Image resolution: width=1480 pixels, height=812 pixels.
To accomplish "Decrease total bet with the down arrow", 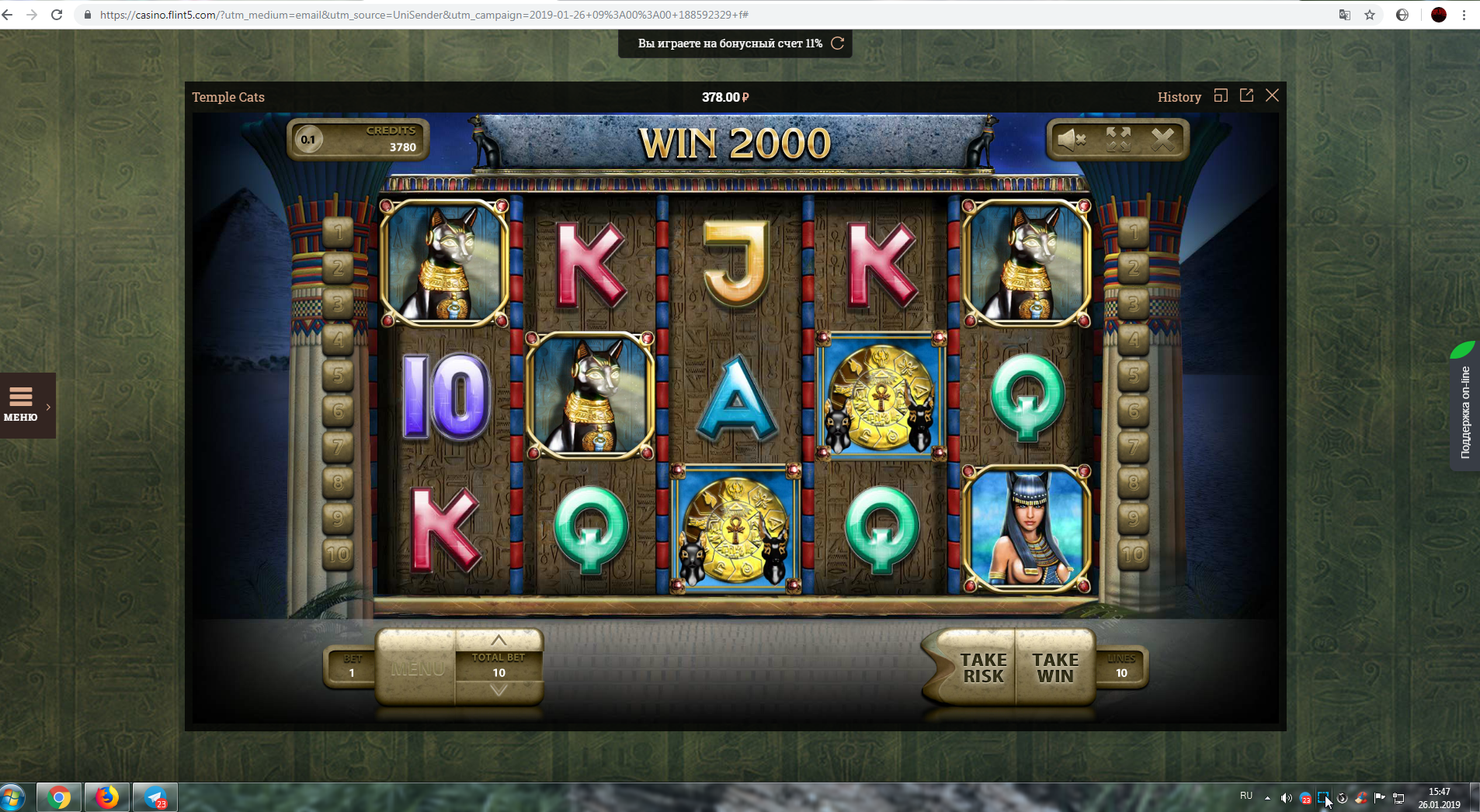I will [x=499, y=690].
